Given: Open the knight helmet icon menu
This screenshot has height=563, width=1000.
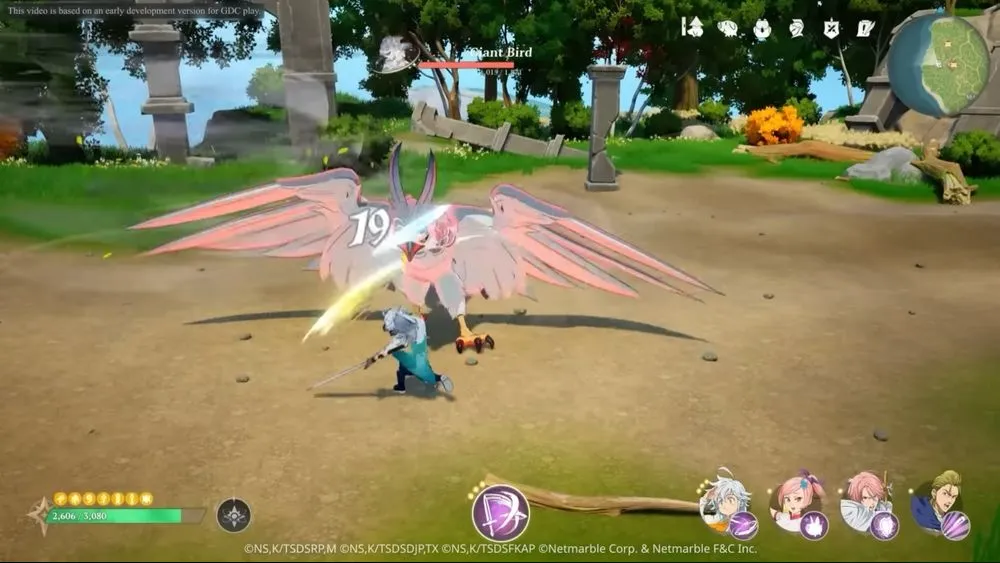Looking at the screenshot, I should click(796, 28).
